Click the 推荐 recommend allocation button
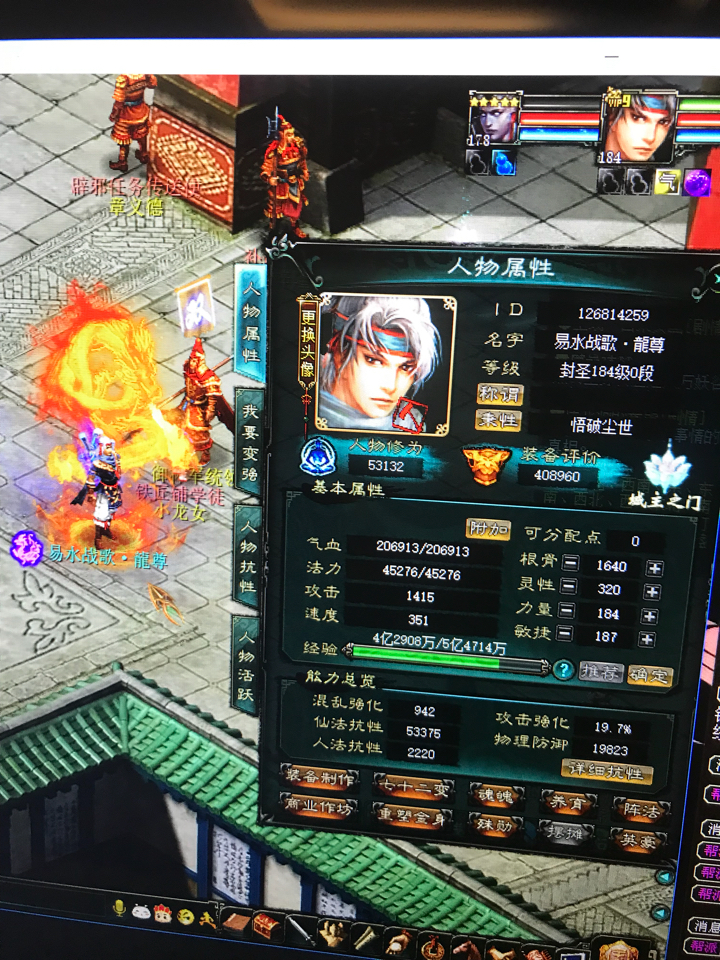 (602, 673)
